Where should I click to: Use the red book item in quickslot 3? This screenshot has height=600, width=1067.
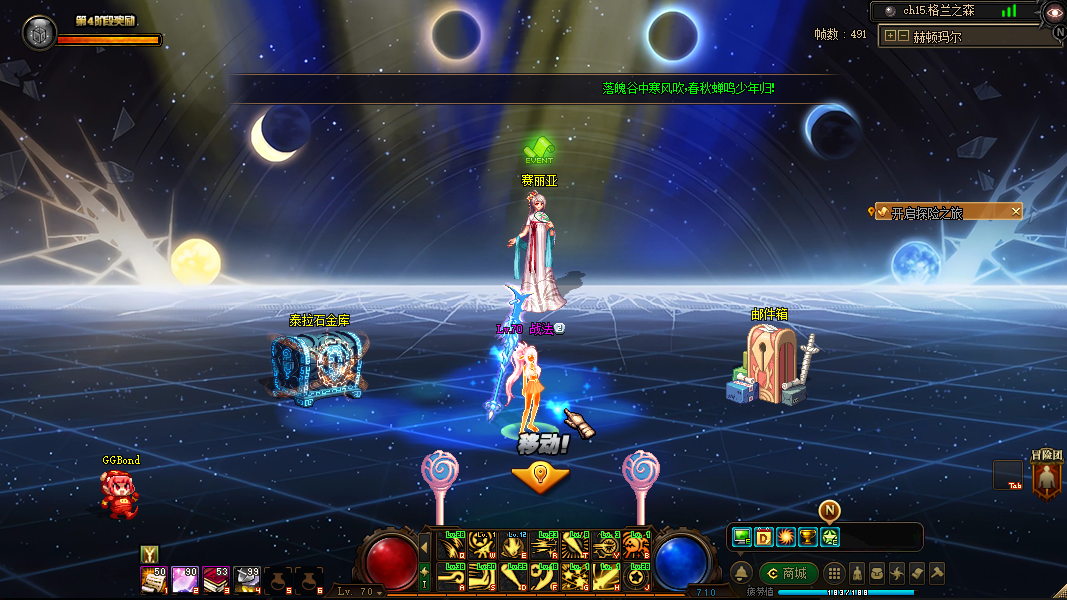click(215, 580)
